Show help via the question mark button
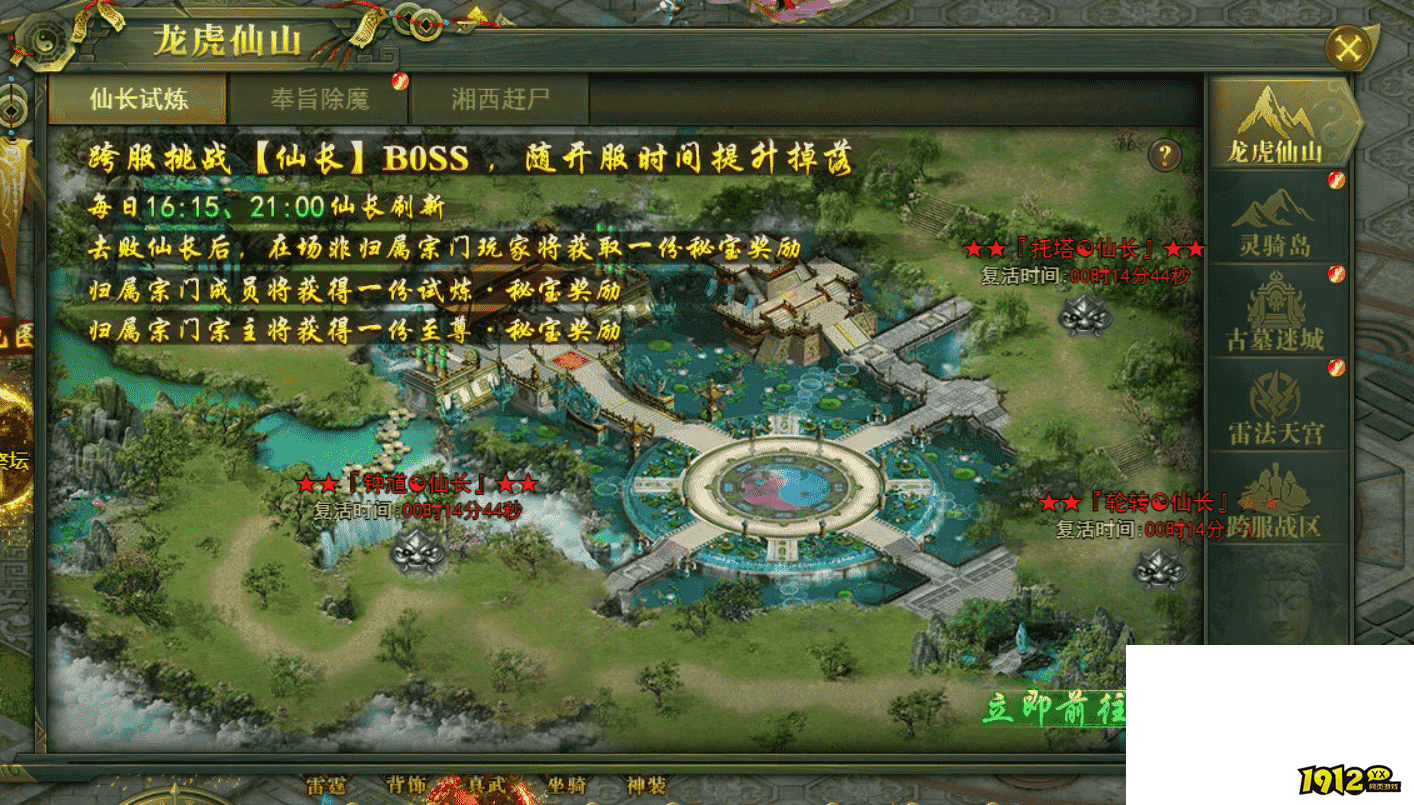The image size is (1414, 805). 1165,155
